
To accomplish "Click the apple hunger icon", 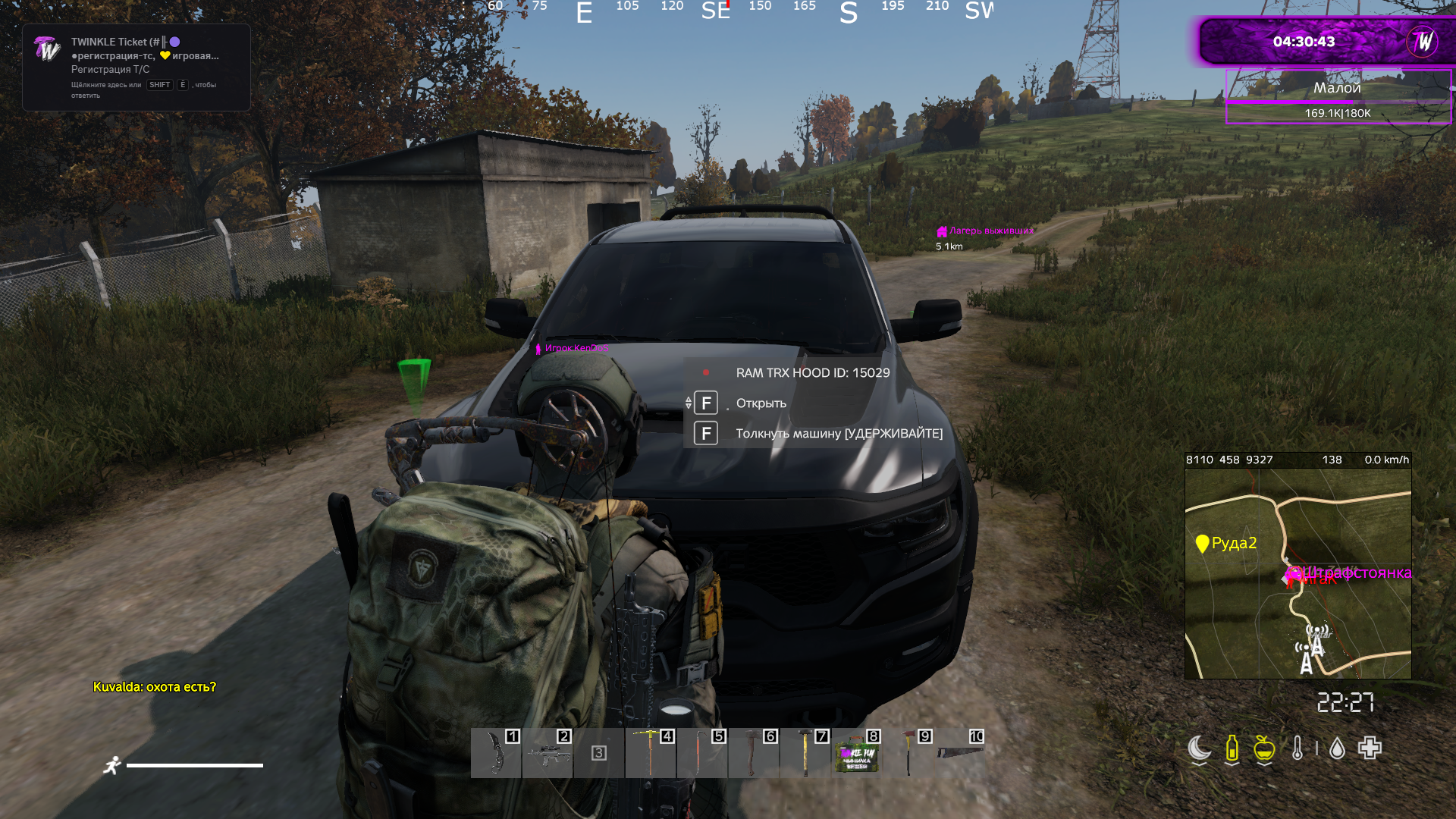I will tap(1264, 748).
